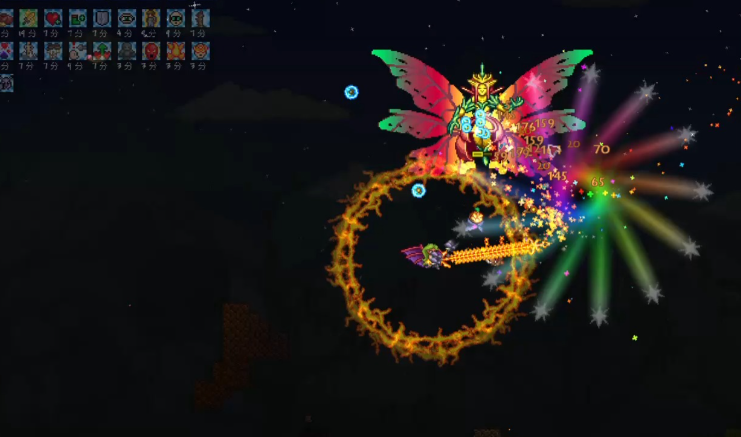Select the face with exclamation mark buff
Image resolution: width=741 pixels, height=437 pixels.
[x=78, y=50]
